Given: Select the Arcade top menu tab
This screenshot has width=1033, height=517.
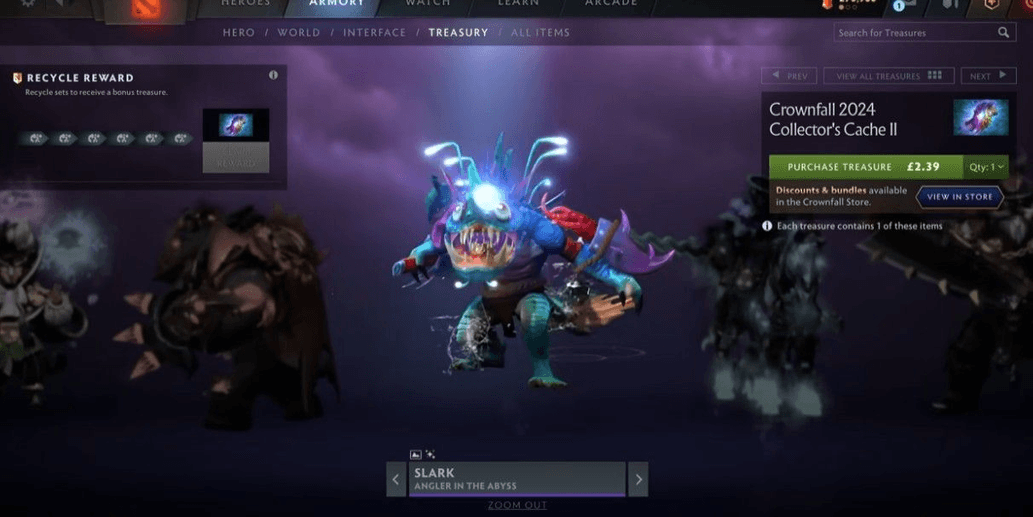Looking at the screenshot, I should coord(611,4).
